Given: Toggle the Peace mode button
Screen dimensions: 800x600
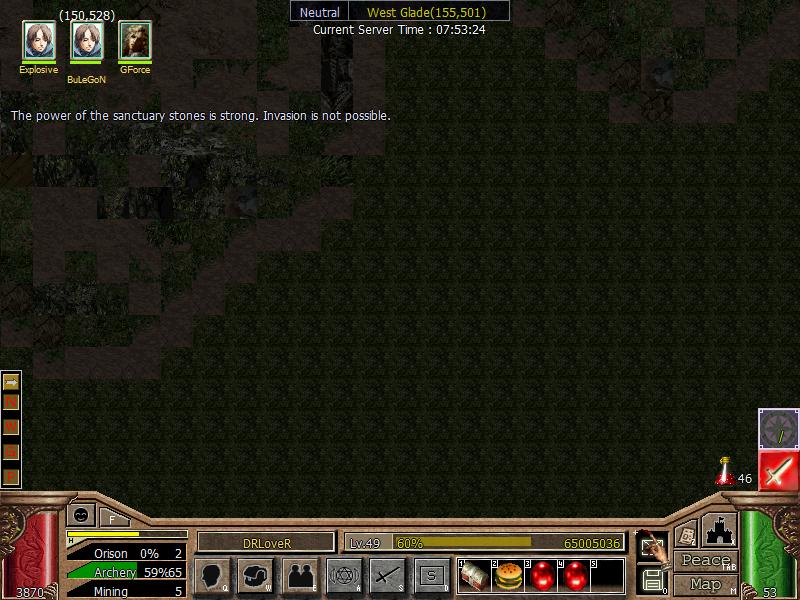Looking at the screenshot, I should (x=706, y=561).
